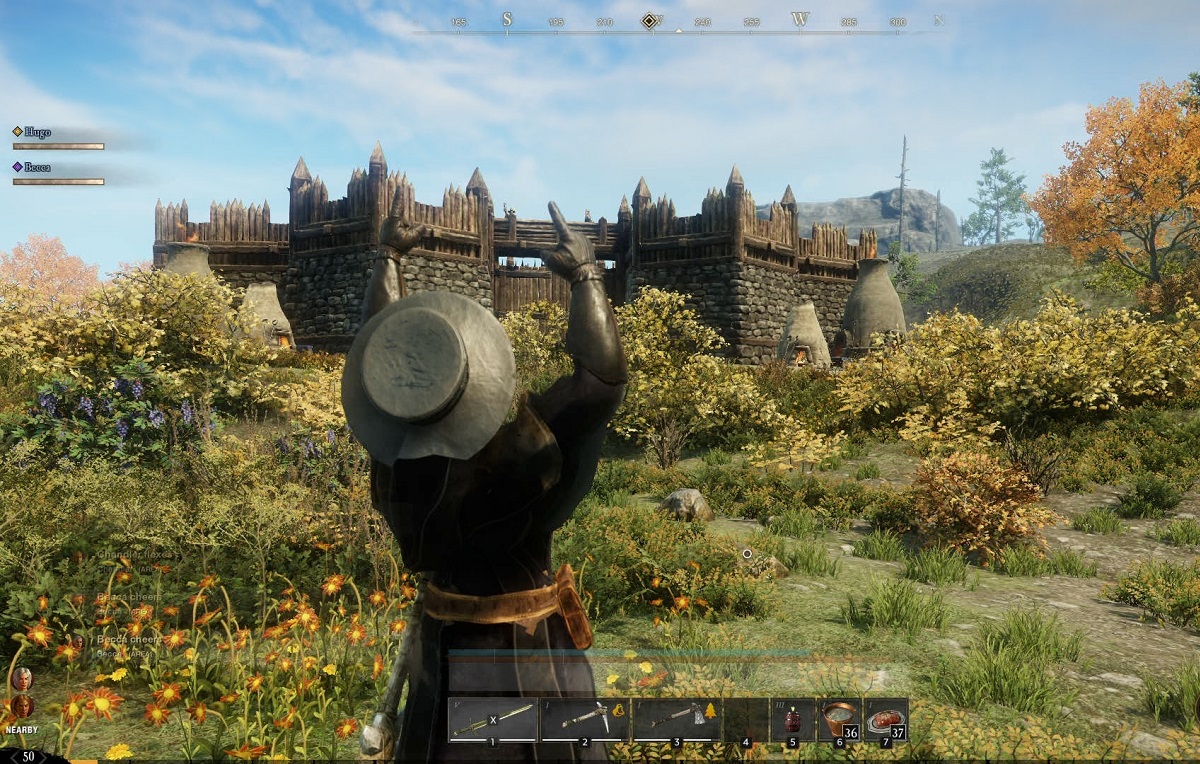Viewport: 1200px width, 764px height.
Task: Equip the mining pickaxe slot
Action: tap(585, 718)
